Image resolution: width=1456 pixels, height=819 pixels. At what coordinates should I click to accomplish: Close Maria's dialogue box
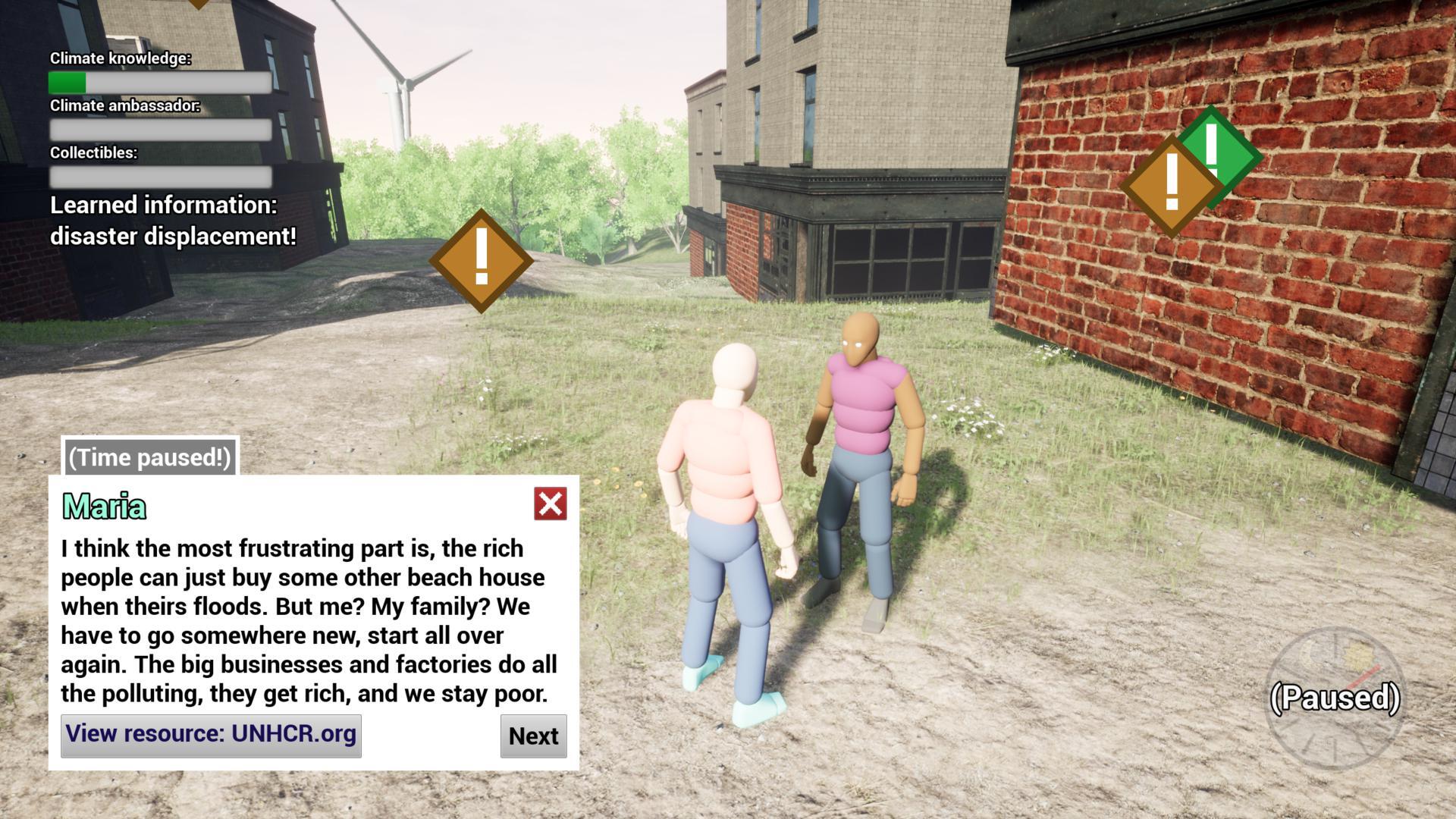coord(550,504)
